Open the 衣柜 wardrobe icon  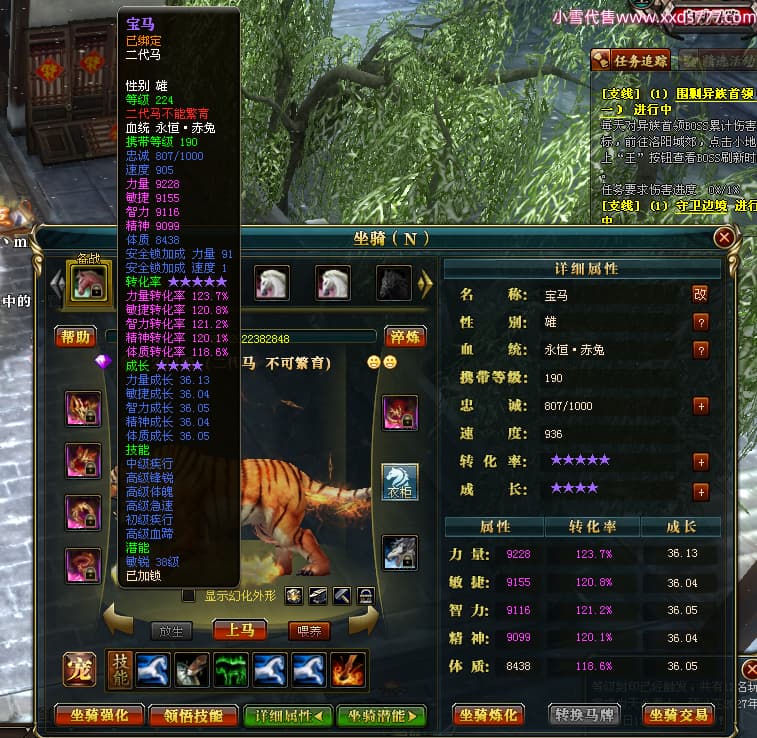pyautogui.click(x=399, y=482)
